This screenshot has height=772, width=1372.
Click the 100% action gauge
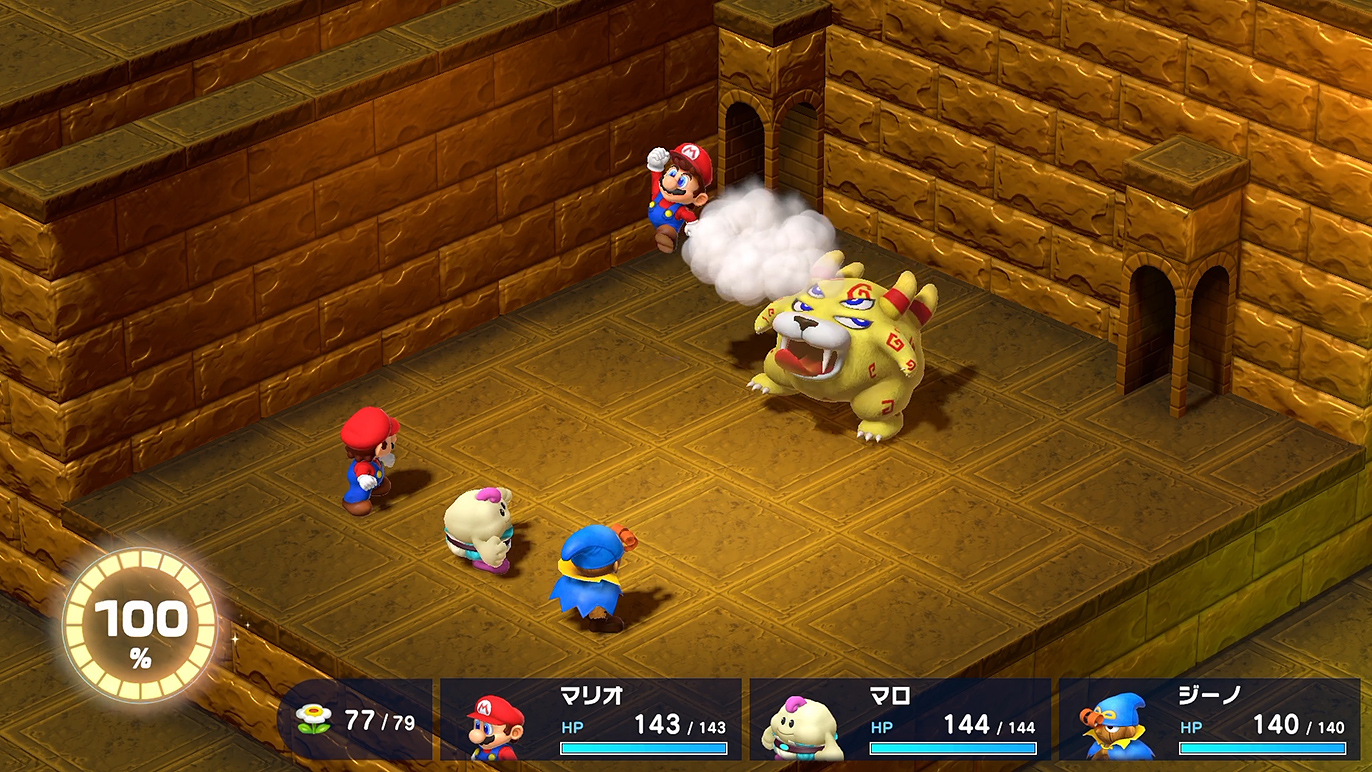click(140, 625)
